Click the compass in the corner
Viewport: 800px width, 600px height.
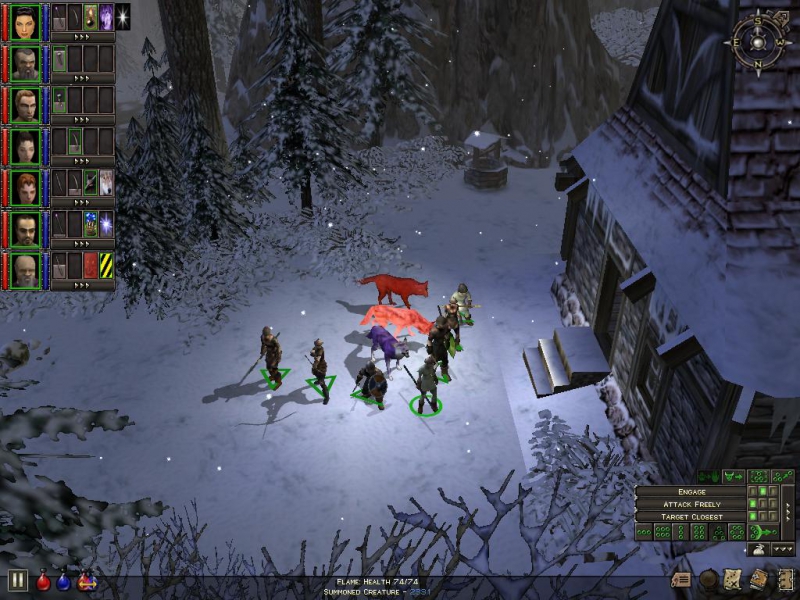(x=759, y=42)
